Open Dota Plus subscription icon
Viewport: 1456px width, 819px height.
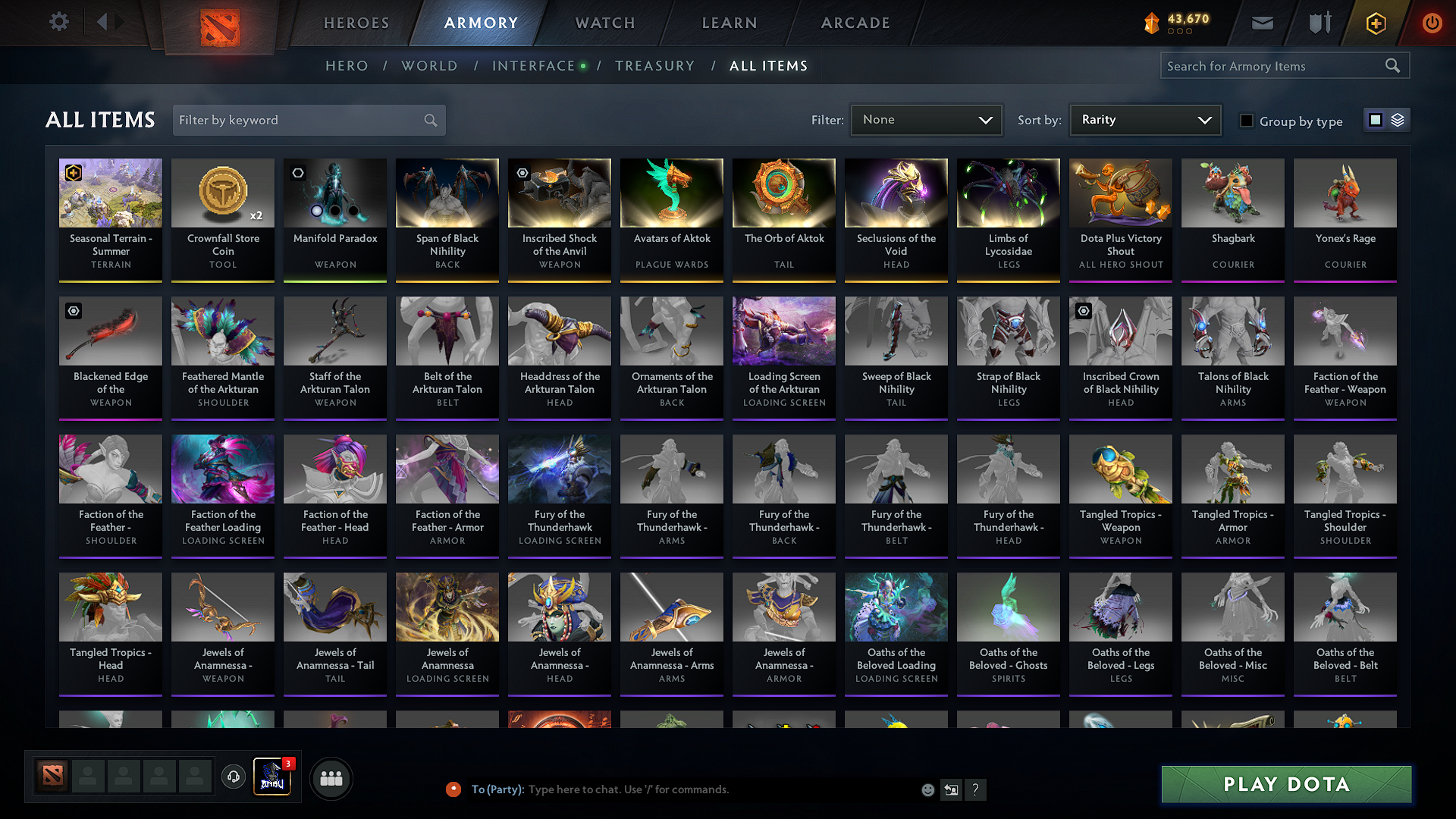tap(1375, 23)
